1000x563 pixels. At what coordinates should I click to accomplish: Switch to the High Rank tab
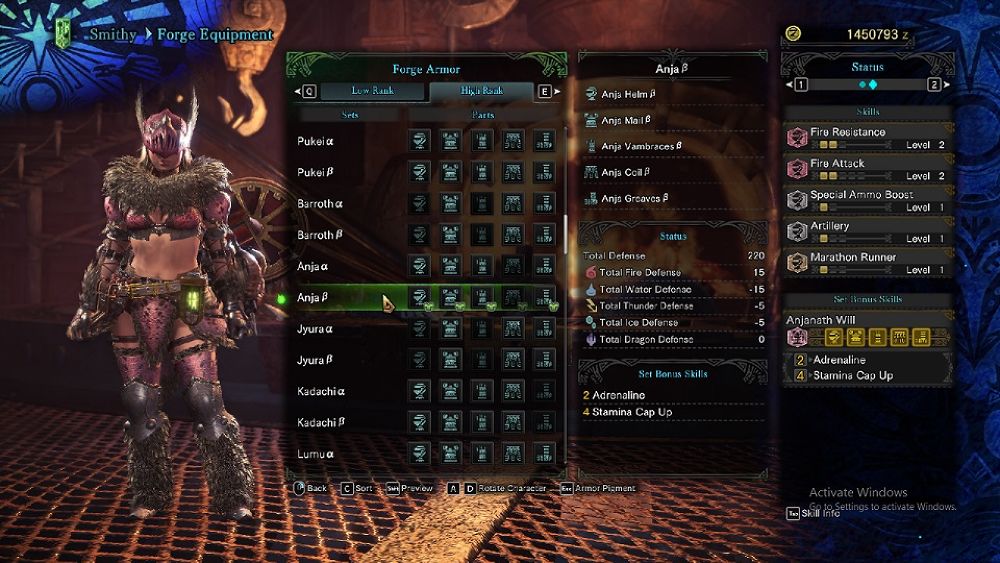pos(482,91)
